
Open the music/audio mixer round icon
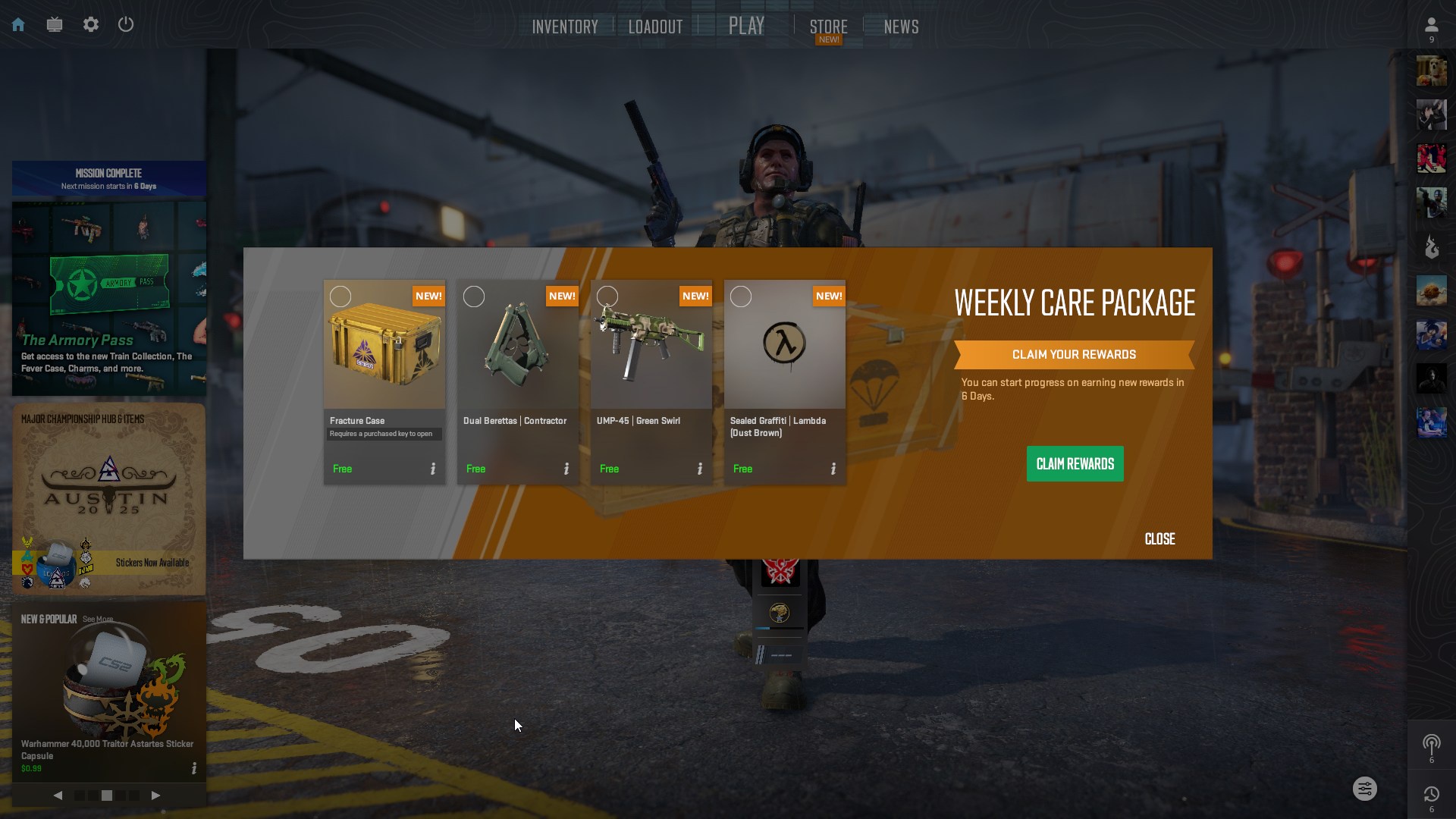1365,789
